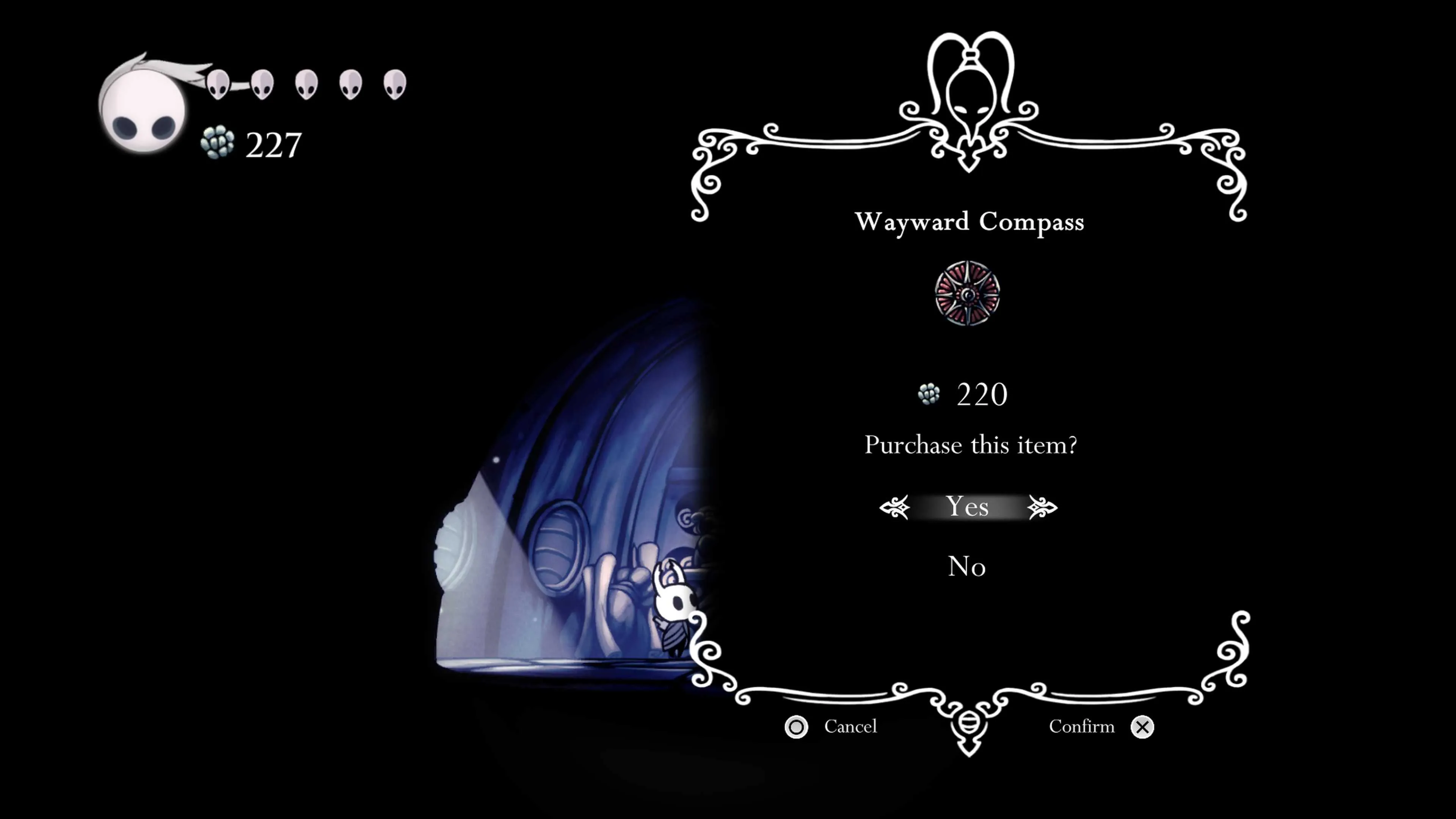Choose Yes to purchase the Wayward Compass
Image resolution: width=1456 pixels, height=819 pixels.
coord(967,507)
